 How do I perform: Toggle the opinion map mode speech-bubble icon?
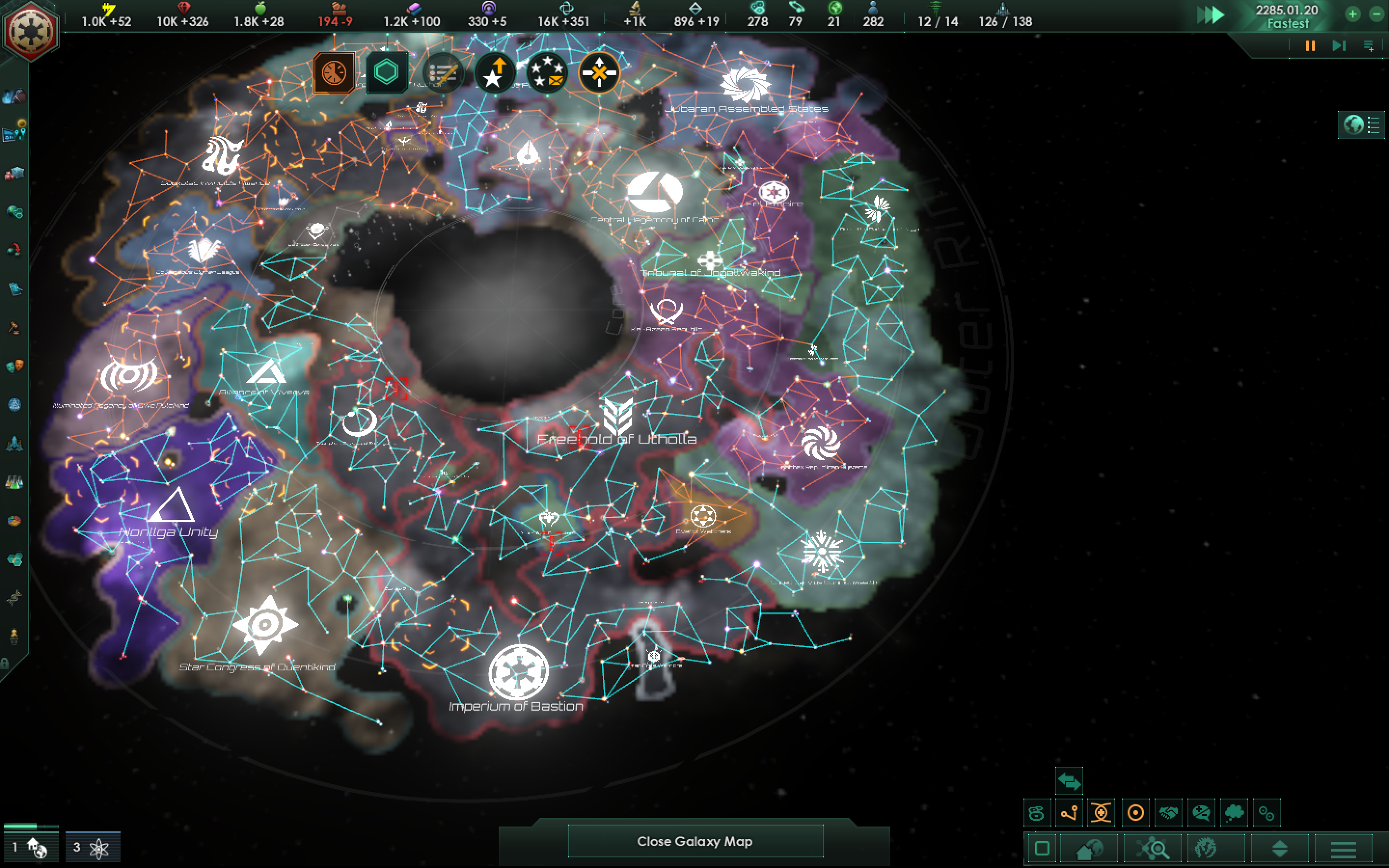1201,814
